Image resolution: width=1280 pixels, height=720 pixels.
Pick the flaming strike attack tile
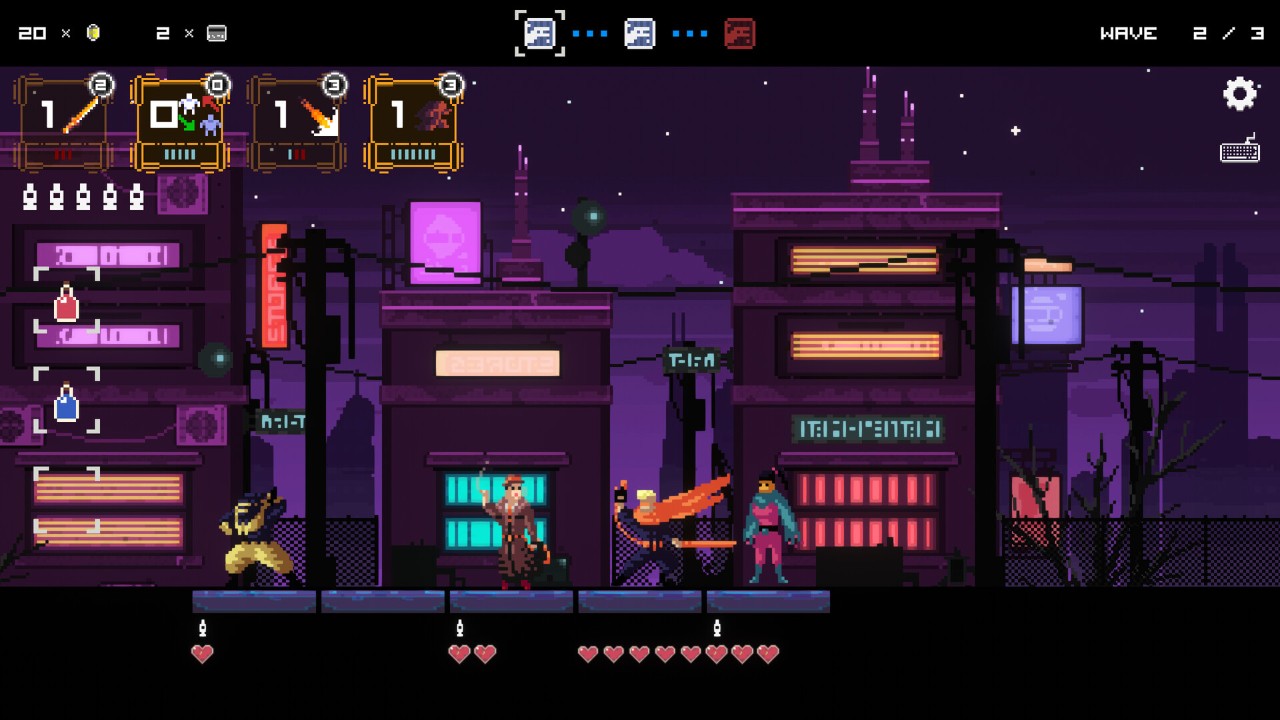[298, 120]
